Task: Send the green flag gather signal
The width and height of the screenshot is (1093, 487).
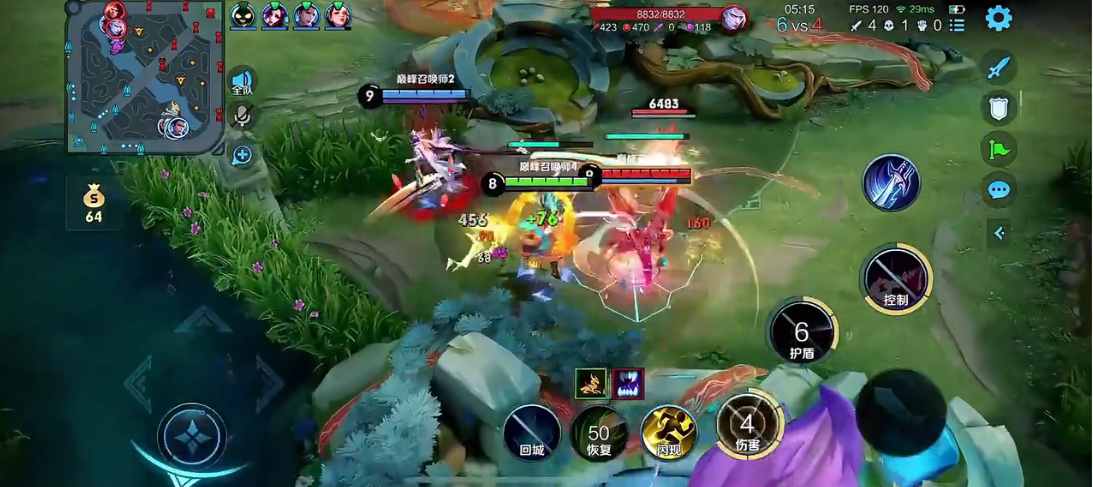Action: tap(998, 150)
